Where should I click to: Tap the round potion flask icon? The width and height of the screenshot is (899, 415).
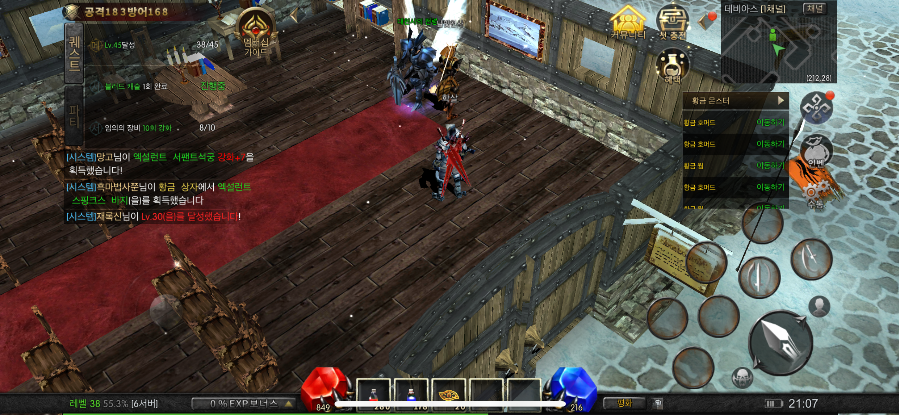[672, 65]
